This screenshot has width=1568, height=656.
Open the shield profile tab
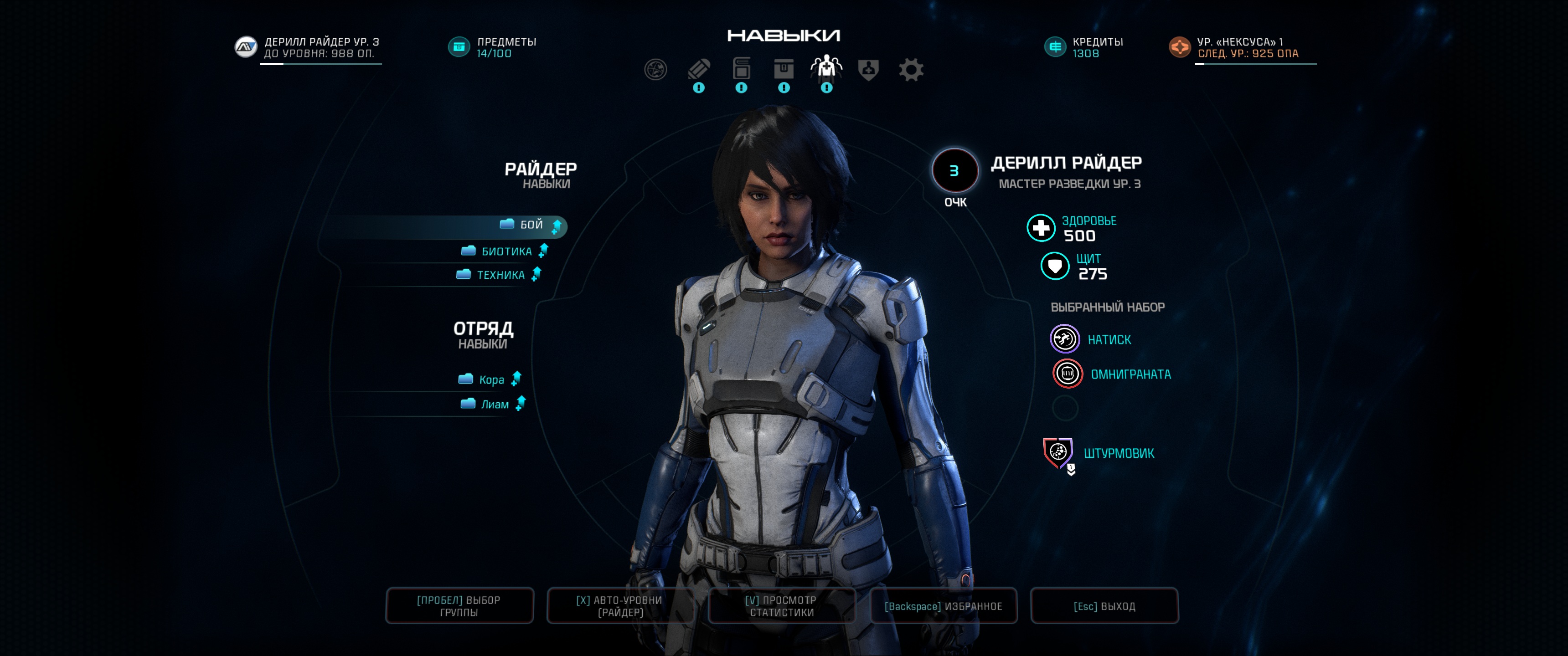[x=868, y=69]
